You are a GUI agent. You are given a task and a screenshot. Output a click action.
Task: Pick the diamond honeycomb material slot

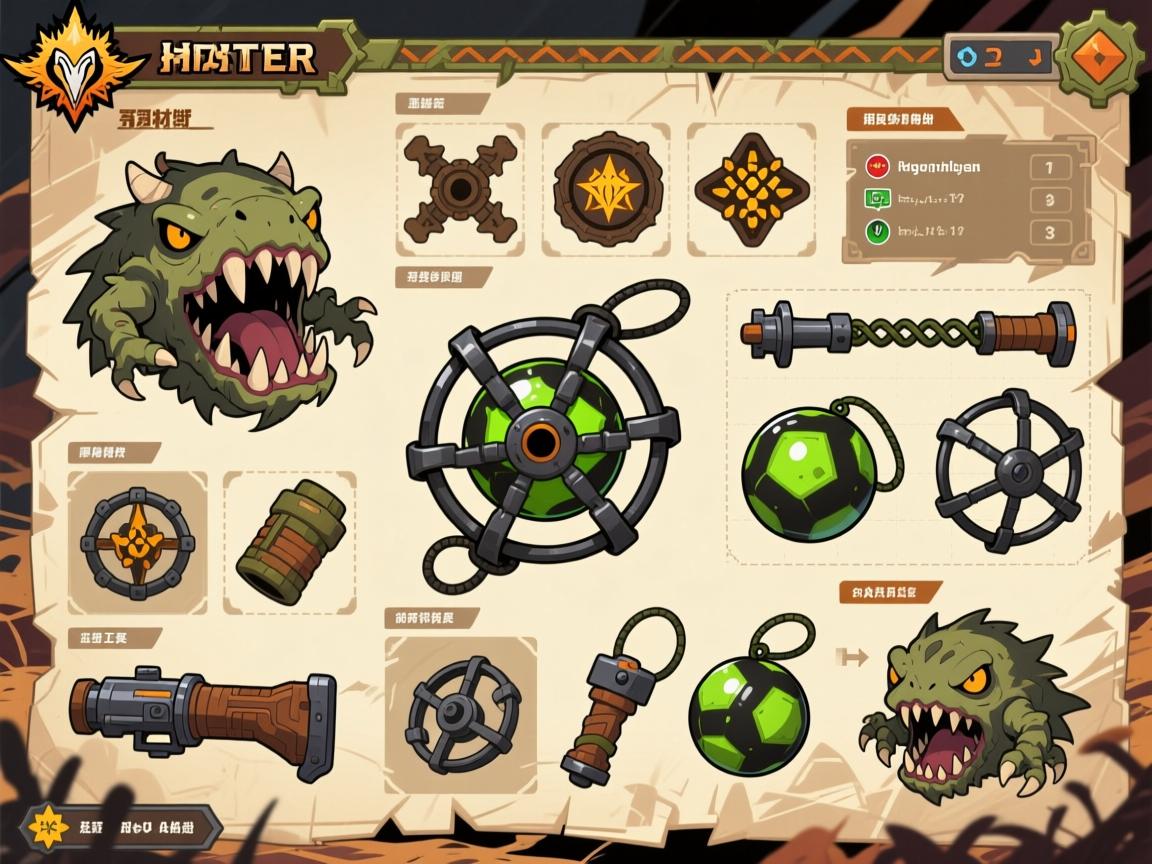coord(751,187)
